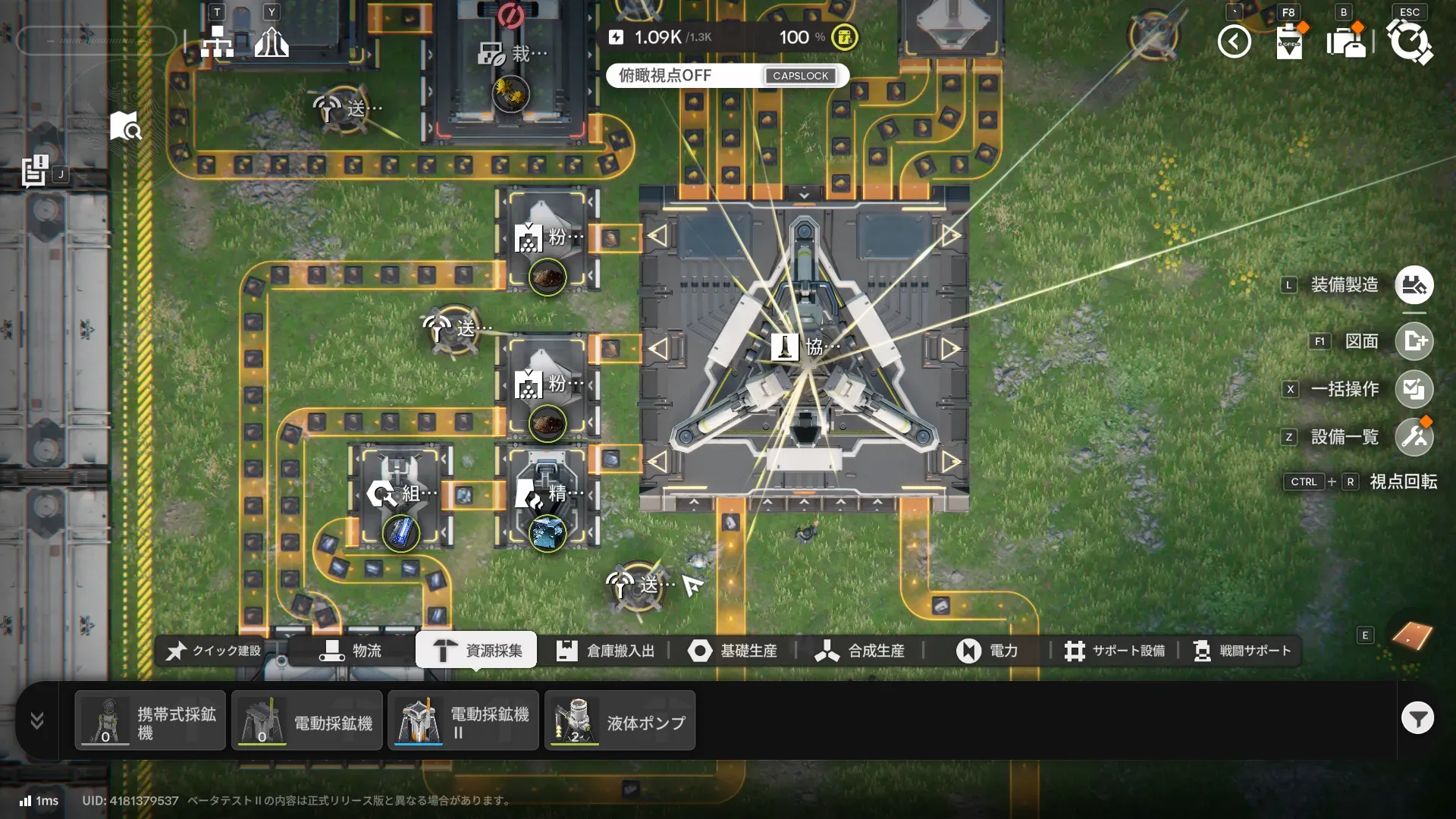Open the 設備一覧 facility list
The height and width of the screenshot is (819, 1456).
point(1414,437)
